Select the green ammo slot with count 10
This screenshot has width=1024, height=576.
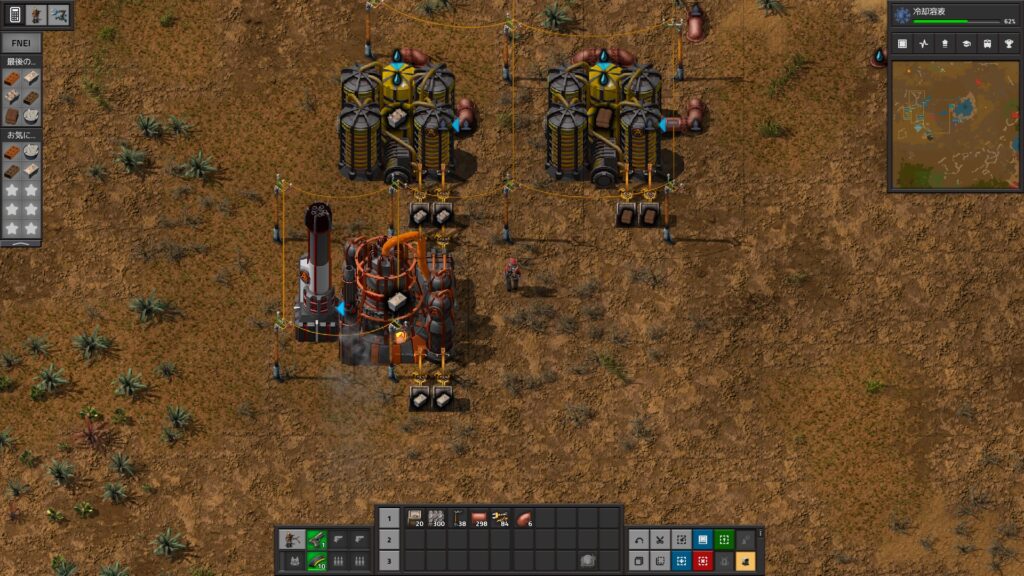[x=317, y=560]
